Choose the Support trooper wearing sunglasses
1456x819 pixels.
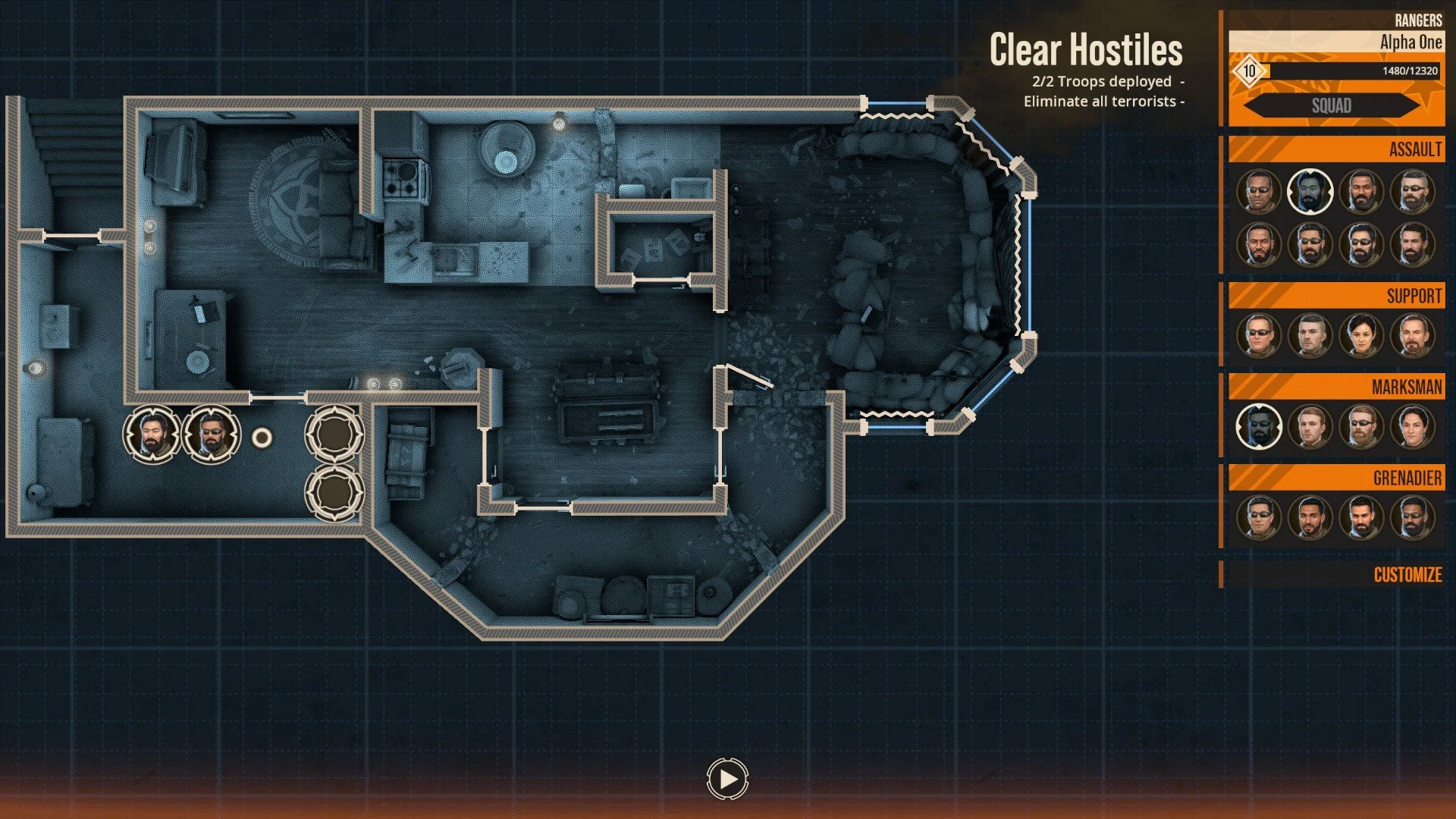pos(1259,336)
